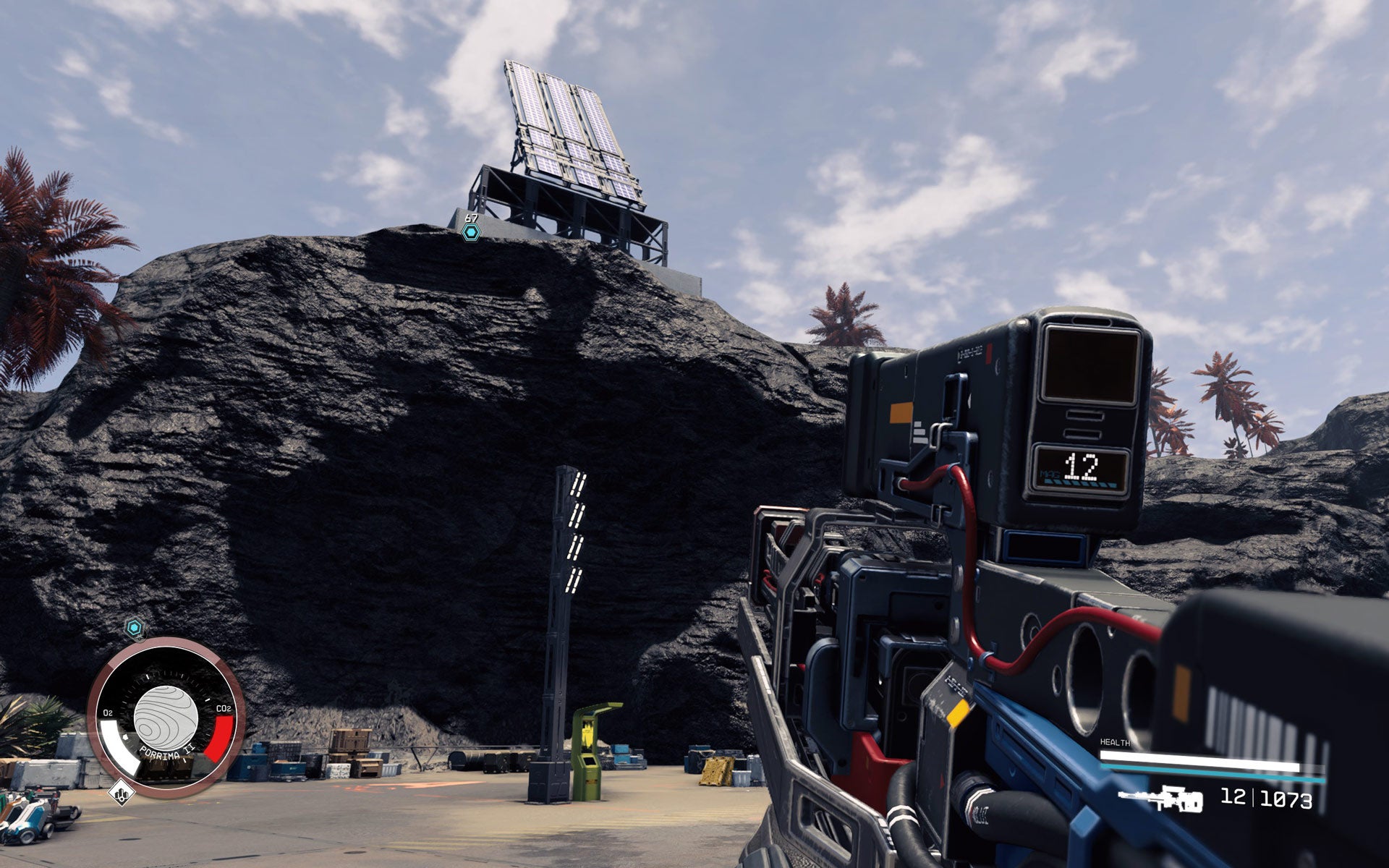Select the blue hexagonal scanner icon above the compass
The height and width of the screenshot is (868, 1389).
[x=135, y=626]
